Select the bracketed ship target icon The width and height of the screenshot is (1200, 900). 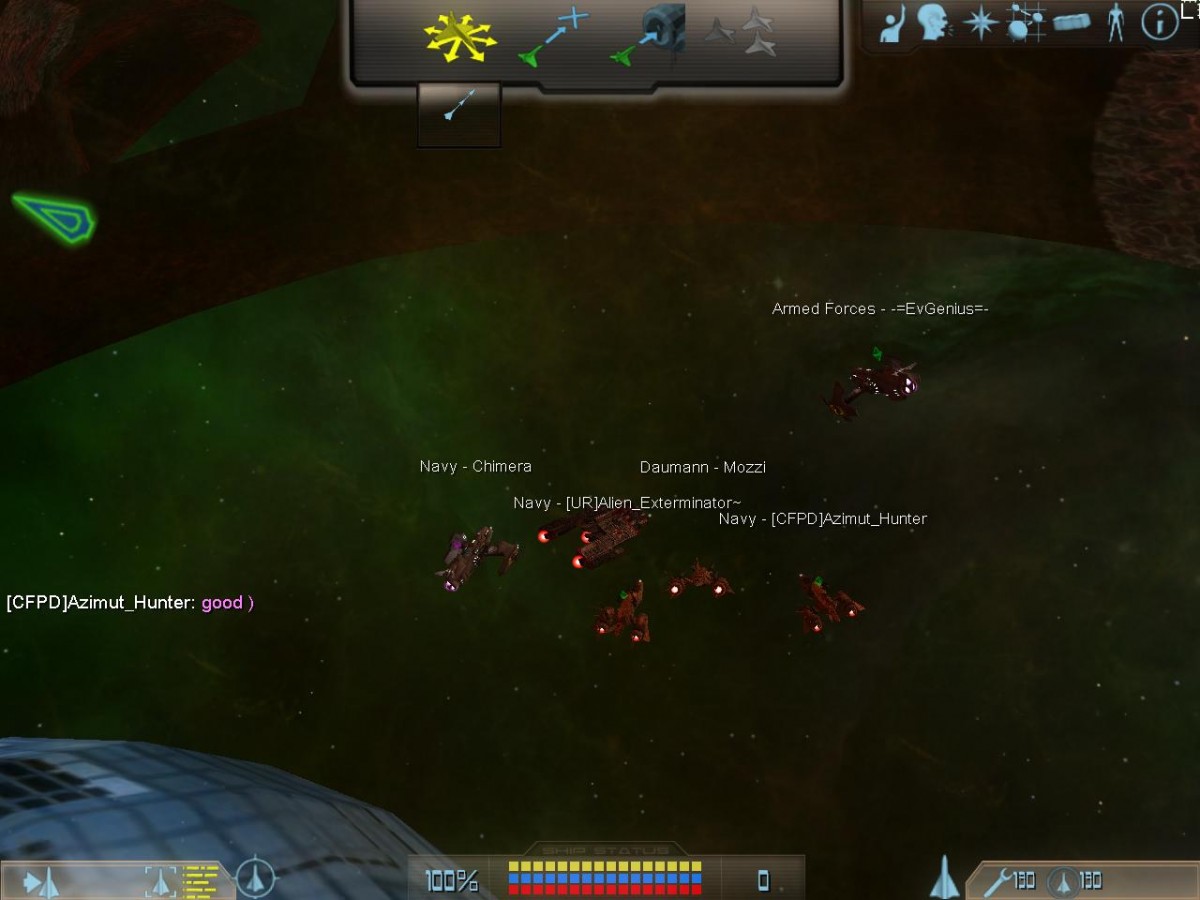(x=161, y=881)
